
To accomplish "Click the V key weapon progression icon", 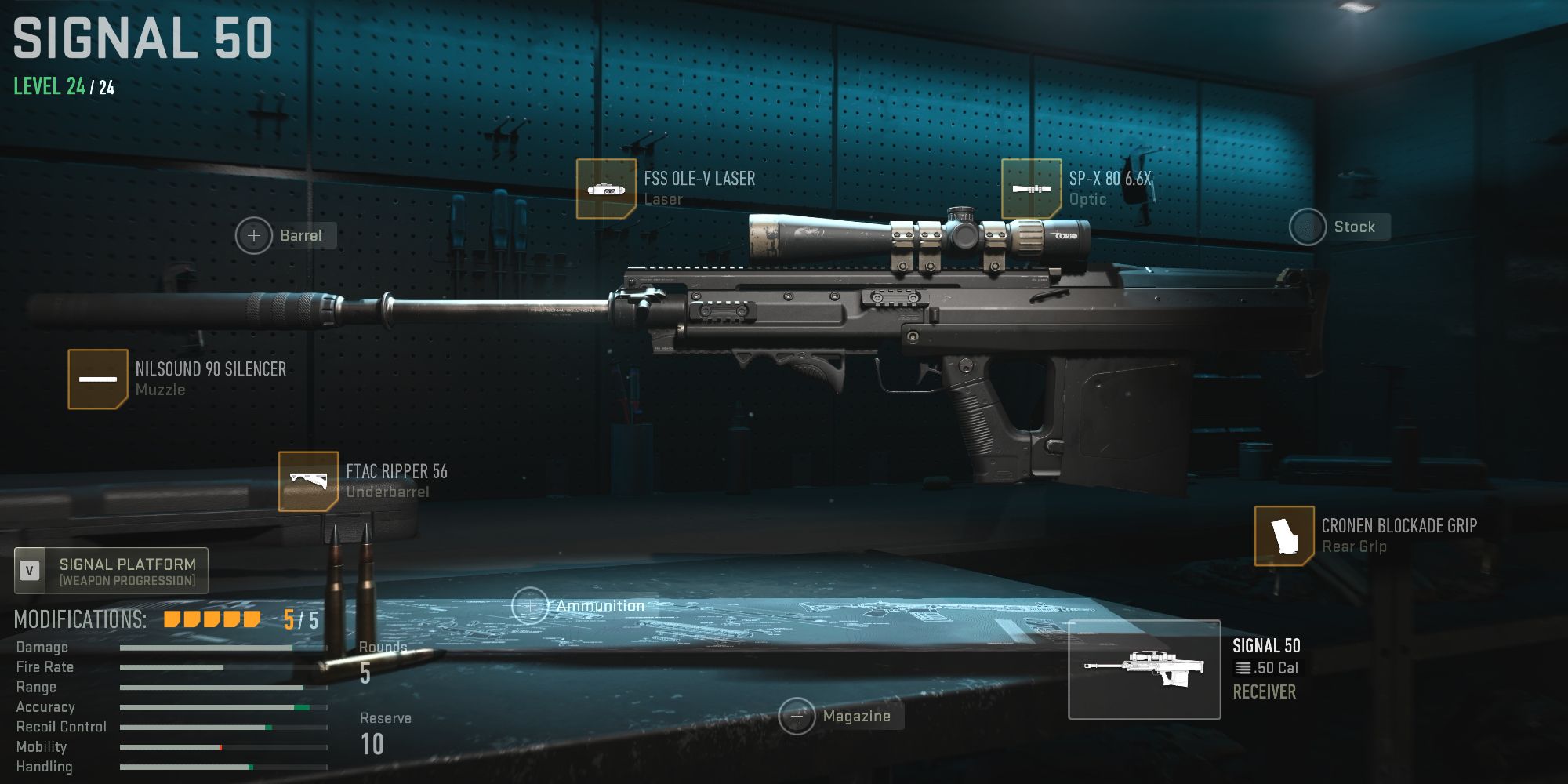I will 30,571.
